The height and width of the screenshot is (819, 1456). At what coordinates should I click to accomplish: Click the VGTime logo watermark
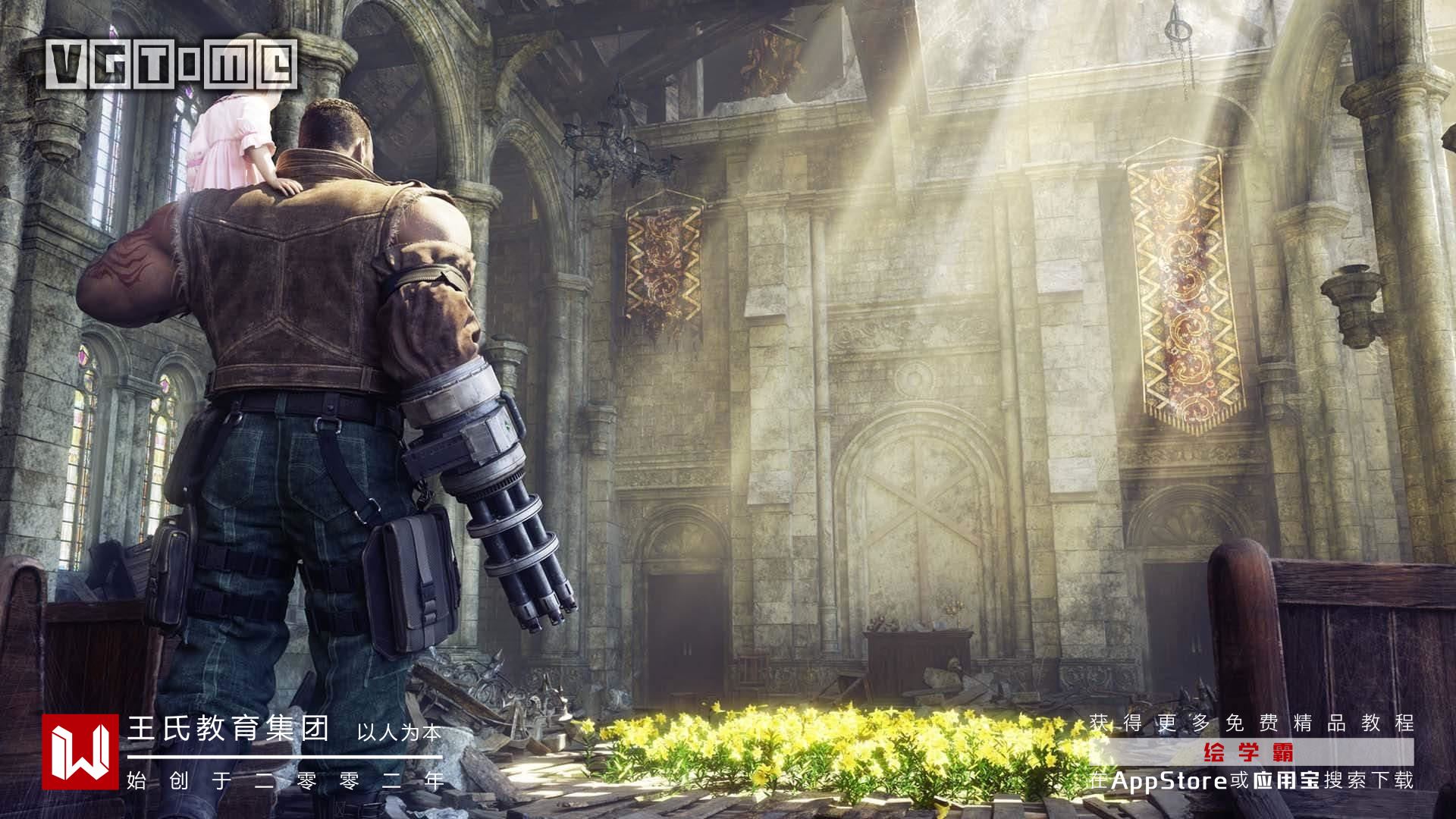171,64
